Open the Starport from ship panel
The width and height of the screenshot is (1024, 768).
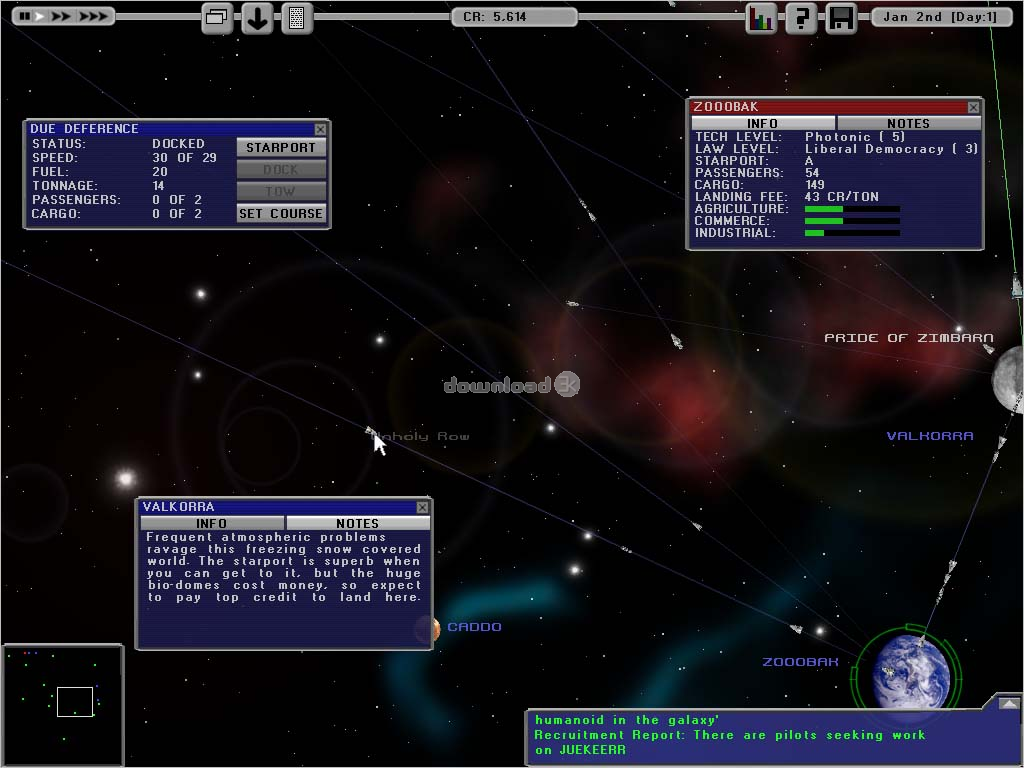281,147
